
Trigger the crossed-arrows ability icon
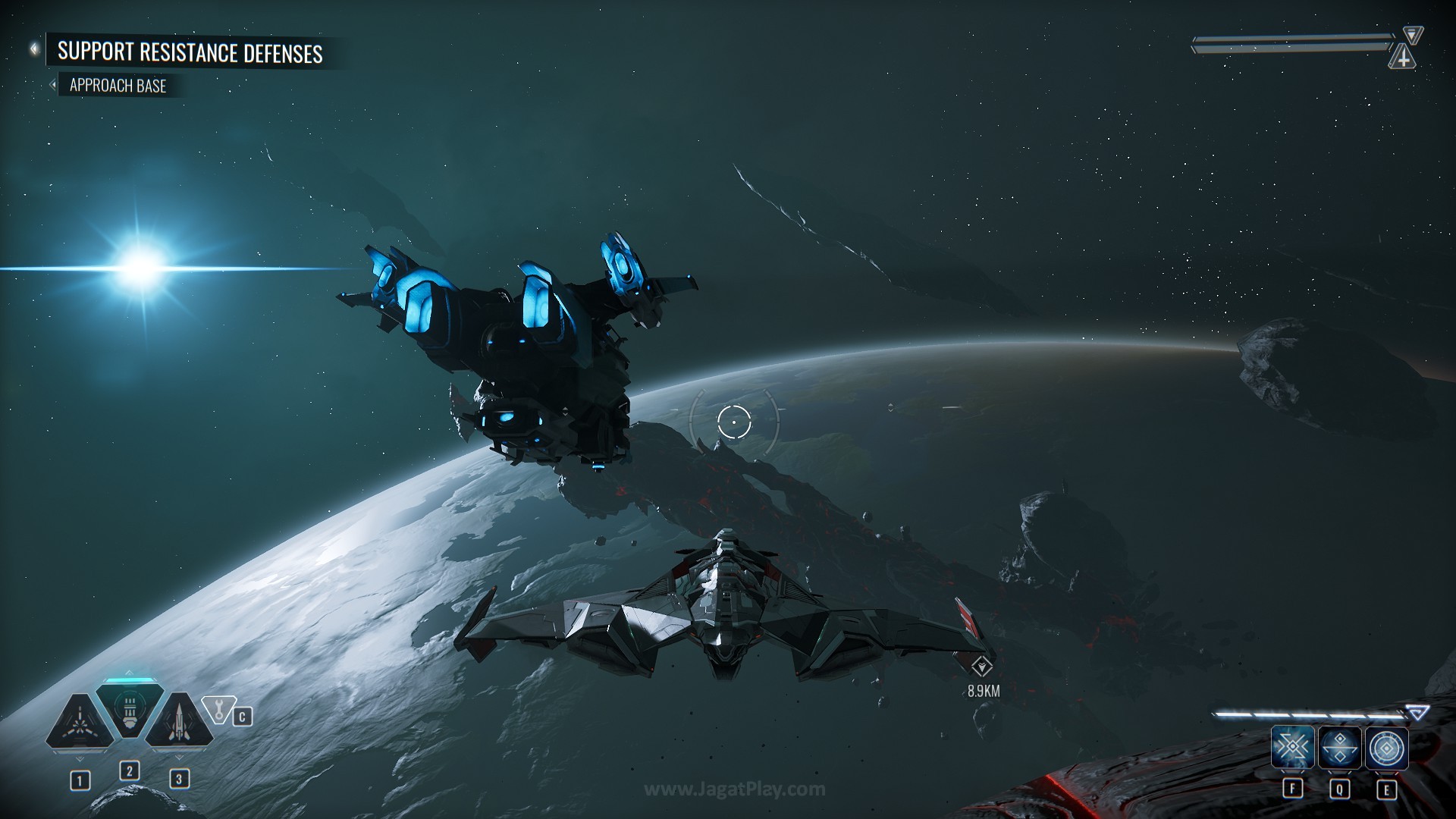(x=1292, y=748)
